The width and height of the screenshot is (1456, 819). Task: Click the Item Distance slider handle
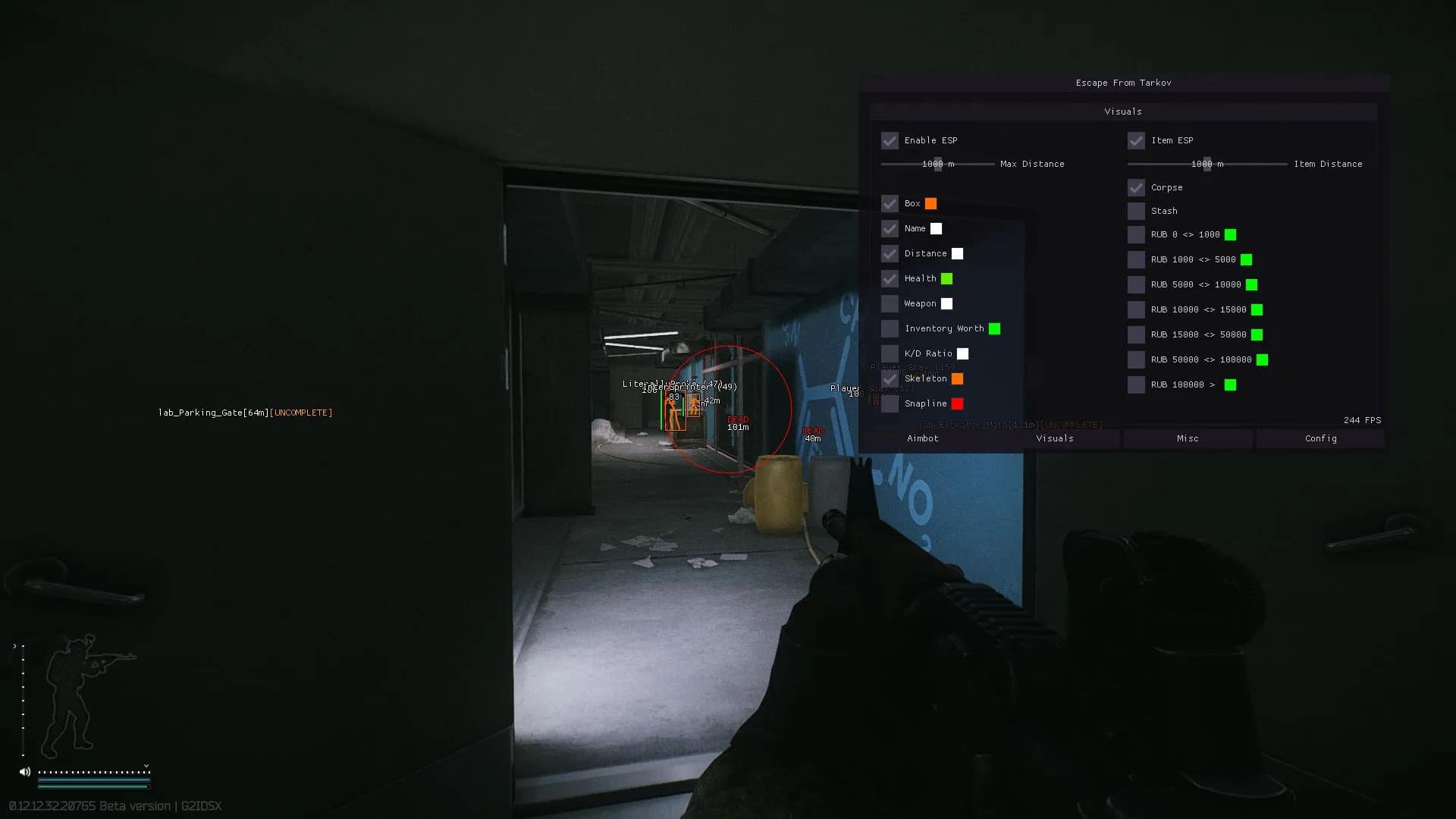pos(1207,165)
